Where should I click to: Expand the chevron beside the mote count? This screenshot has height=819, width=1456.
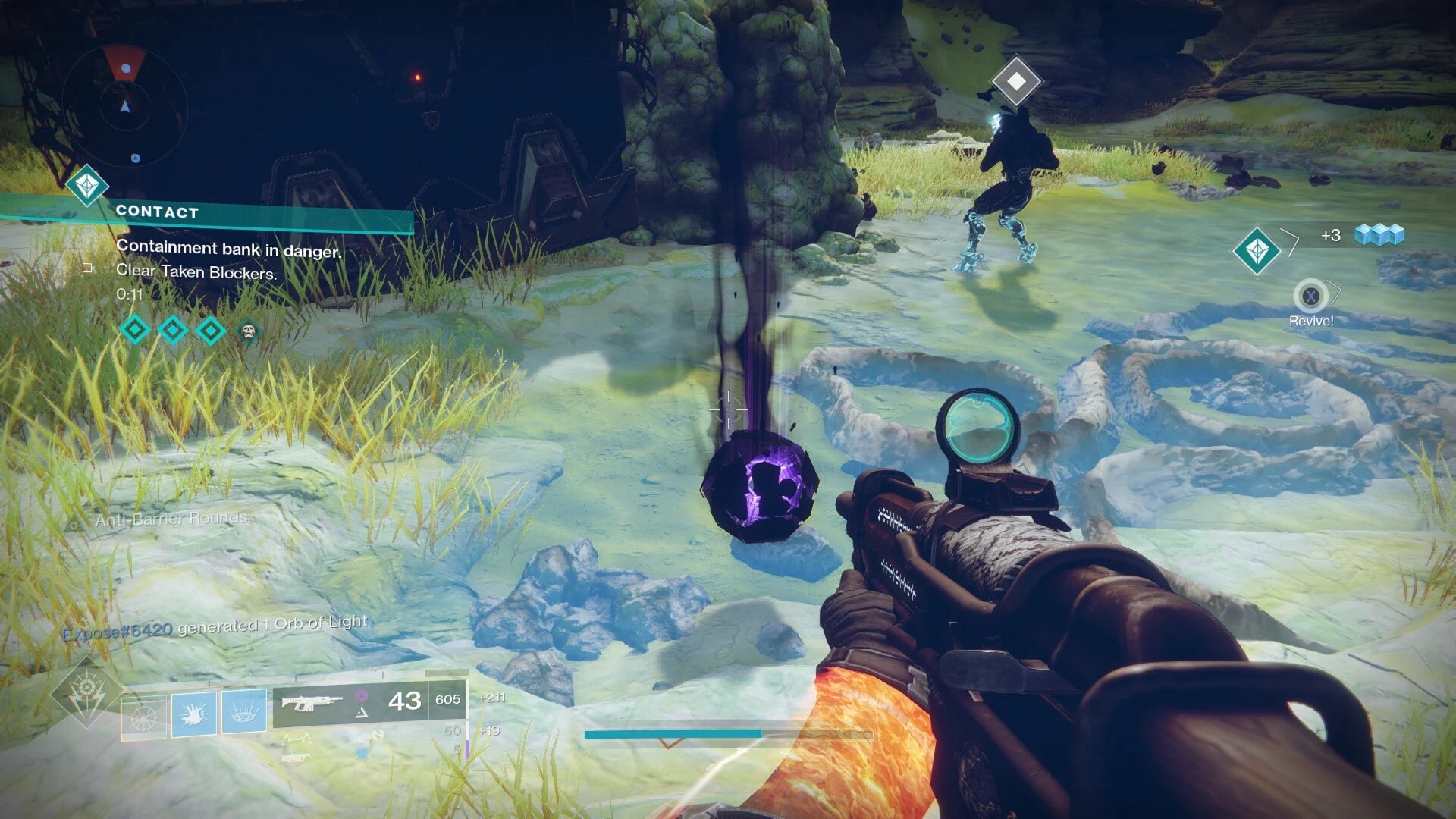(x=1291, y=243)
